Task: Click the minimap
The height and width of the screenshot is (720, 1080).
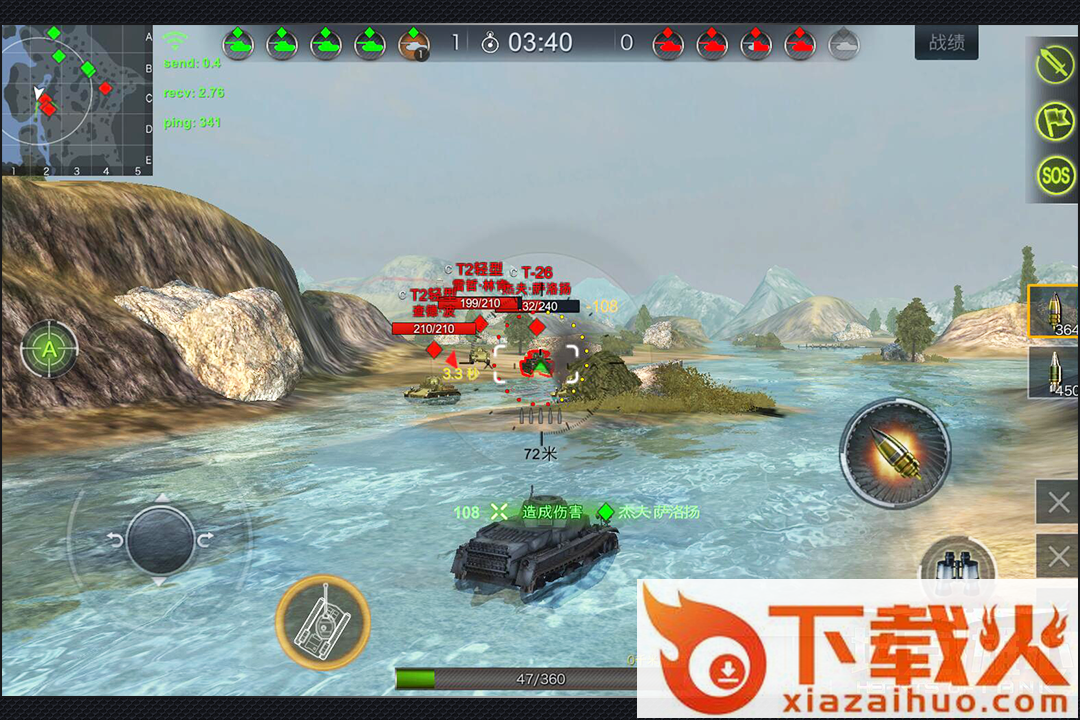Action: [x=77, y=100]
